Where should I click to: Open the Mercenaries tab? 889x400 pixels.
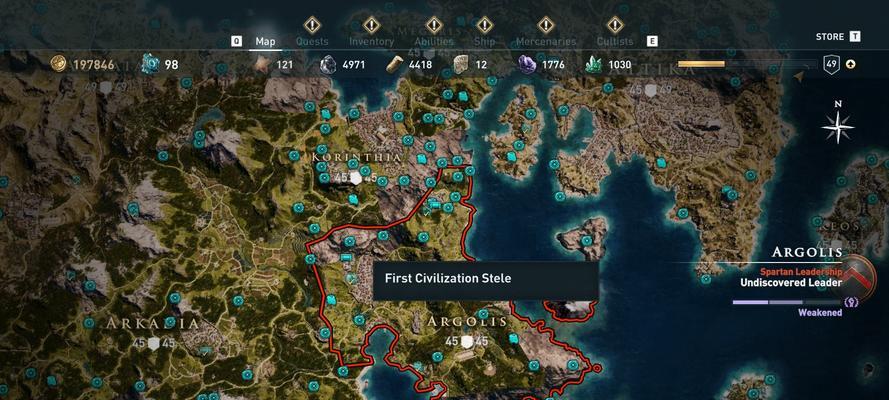click(545, 41)
